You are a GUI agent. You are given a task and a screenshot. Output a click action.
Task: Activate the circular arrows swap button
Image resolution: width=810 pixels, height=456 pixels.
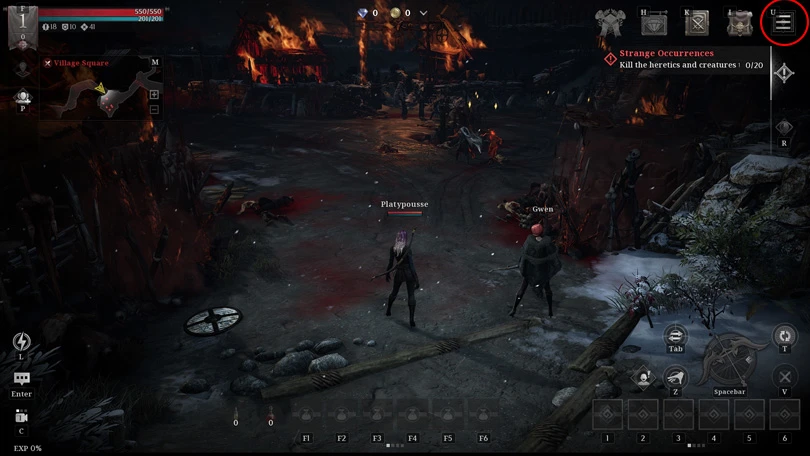coord(785,335)
